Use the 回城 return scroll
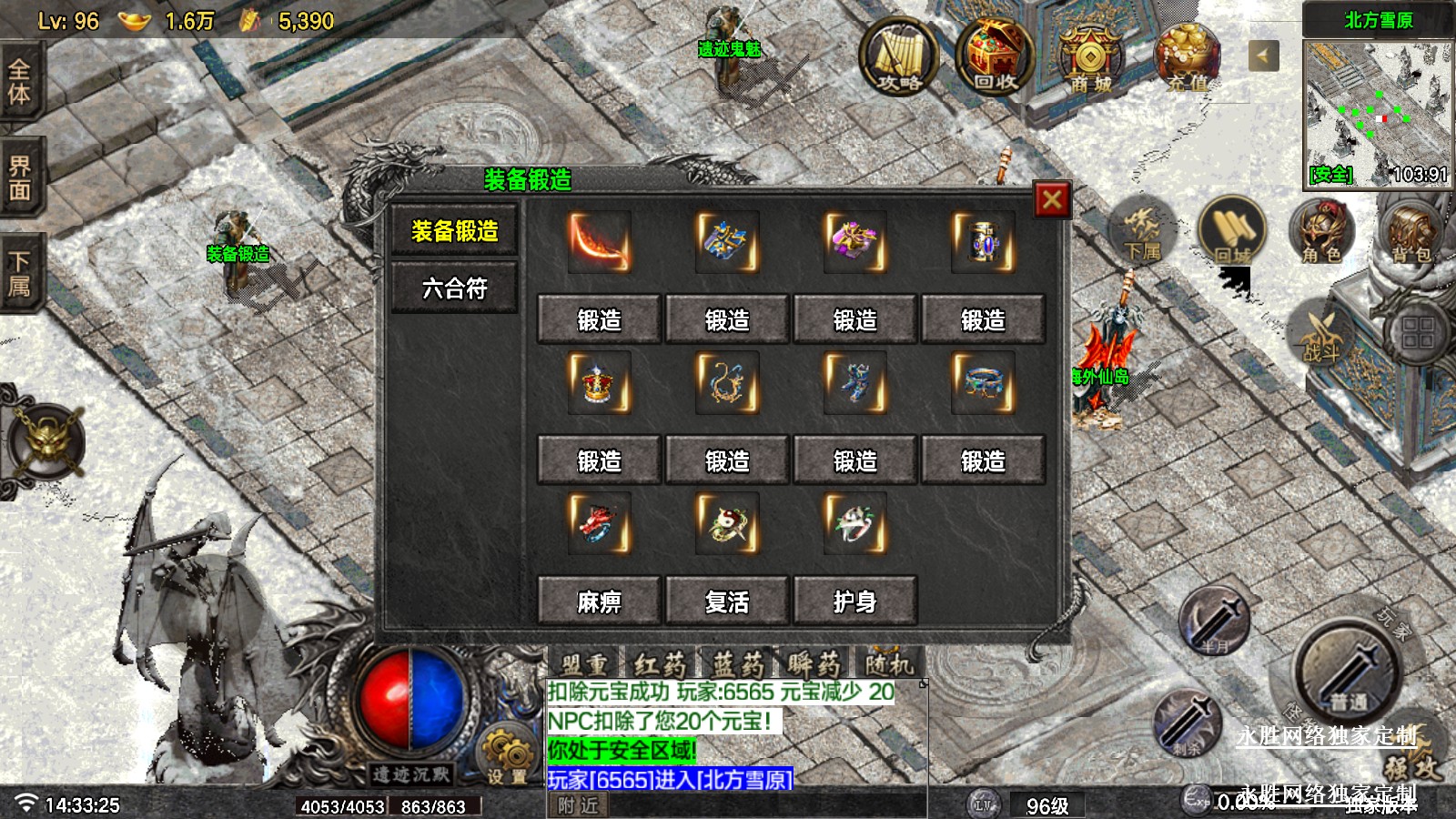 [1232, 230]
